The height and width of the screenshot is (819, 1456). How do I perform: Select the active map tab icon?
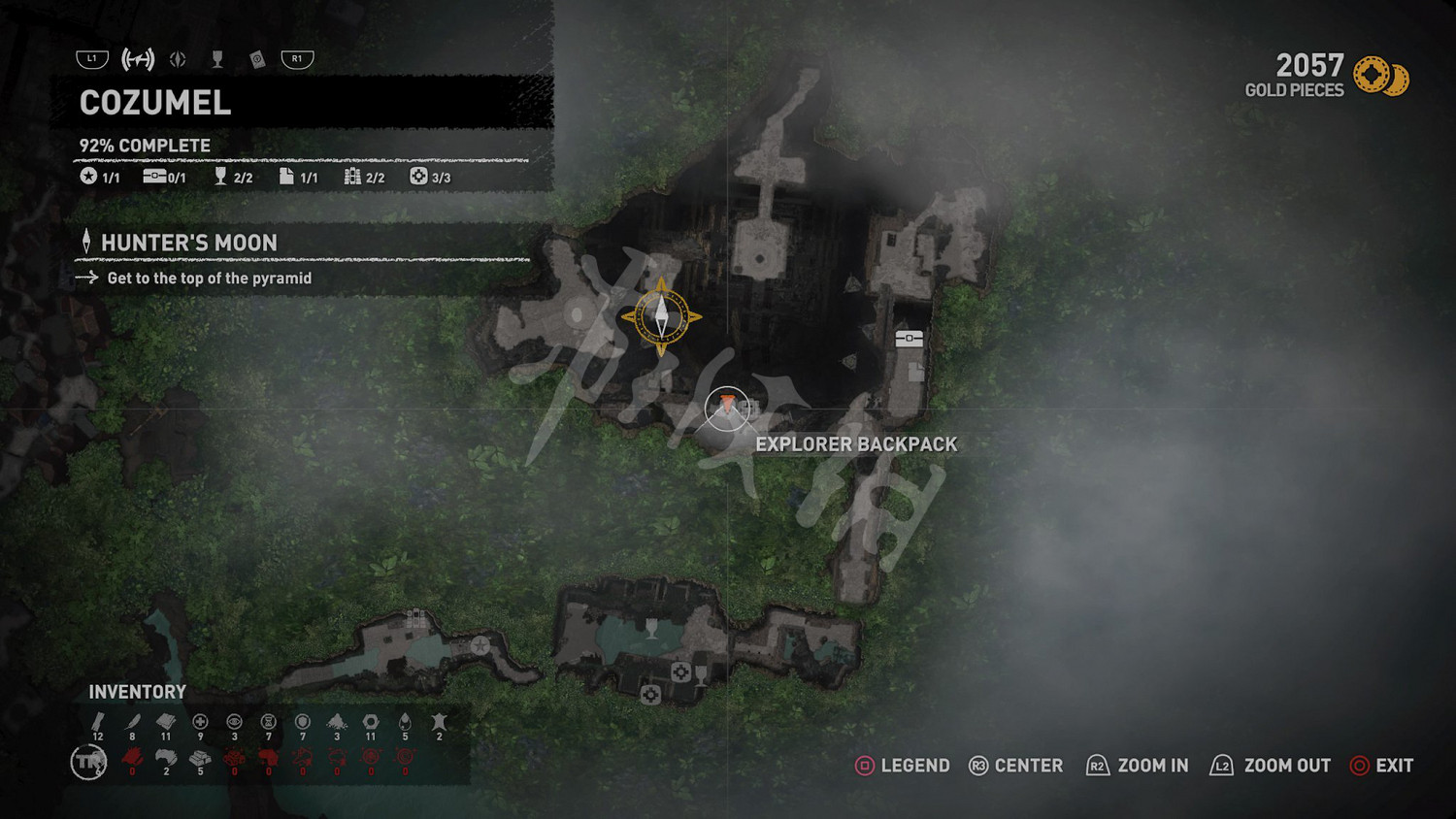pos(138,60)
